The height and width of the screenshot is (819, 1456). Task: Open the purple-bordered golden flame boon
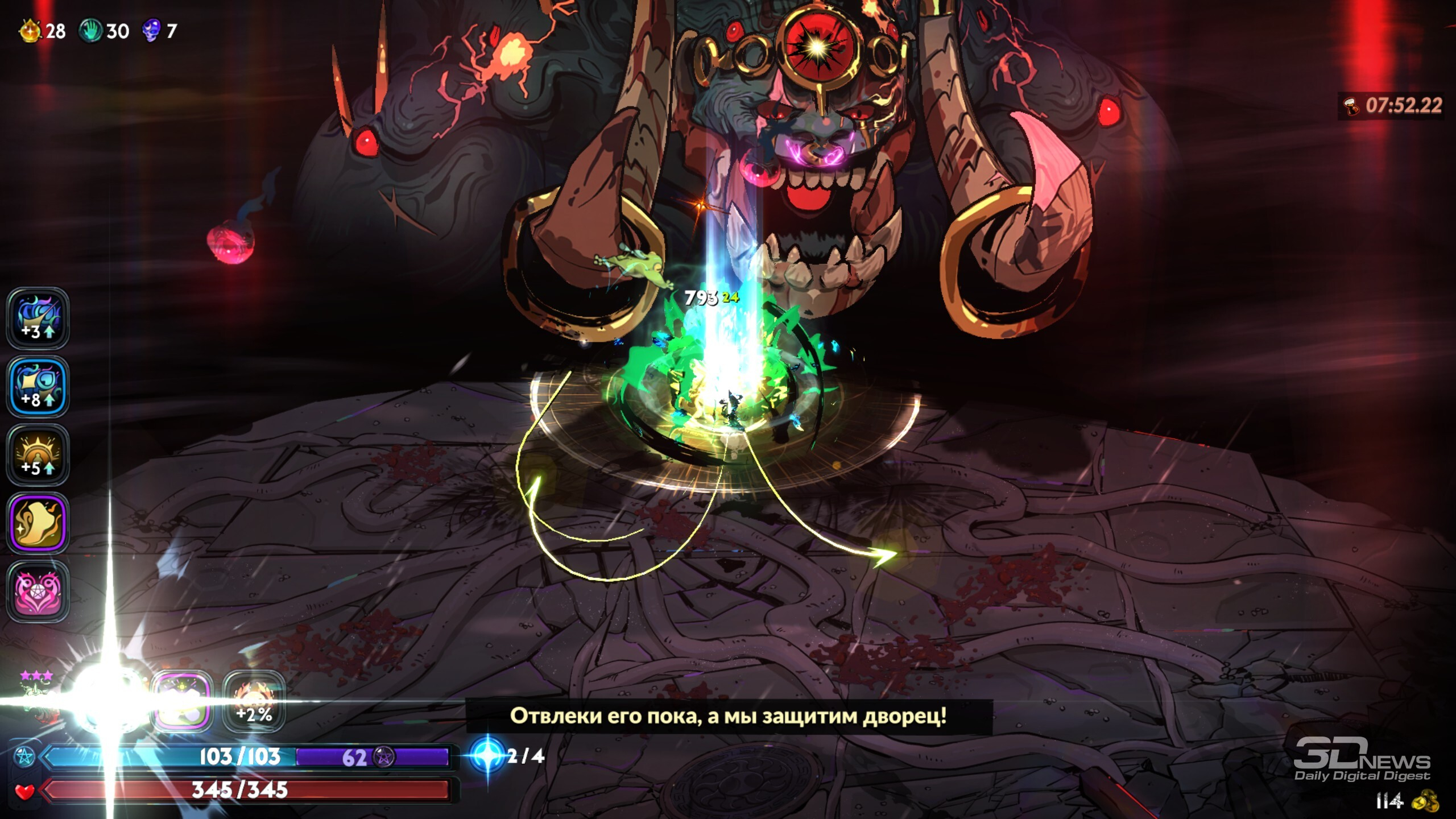pos(38,523)
